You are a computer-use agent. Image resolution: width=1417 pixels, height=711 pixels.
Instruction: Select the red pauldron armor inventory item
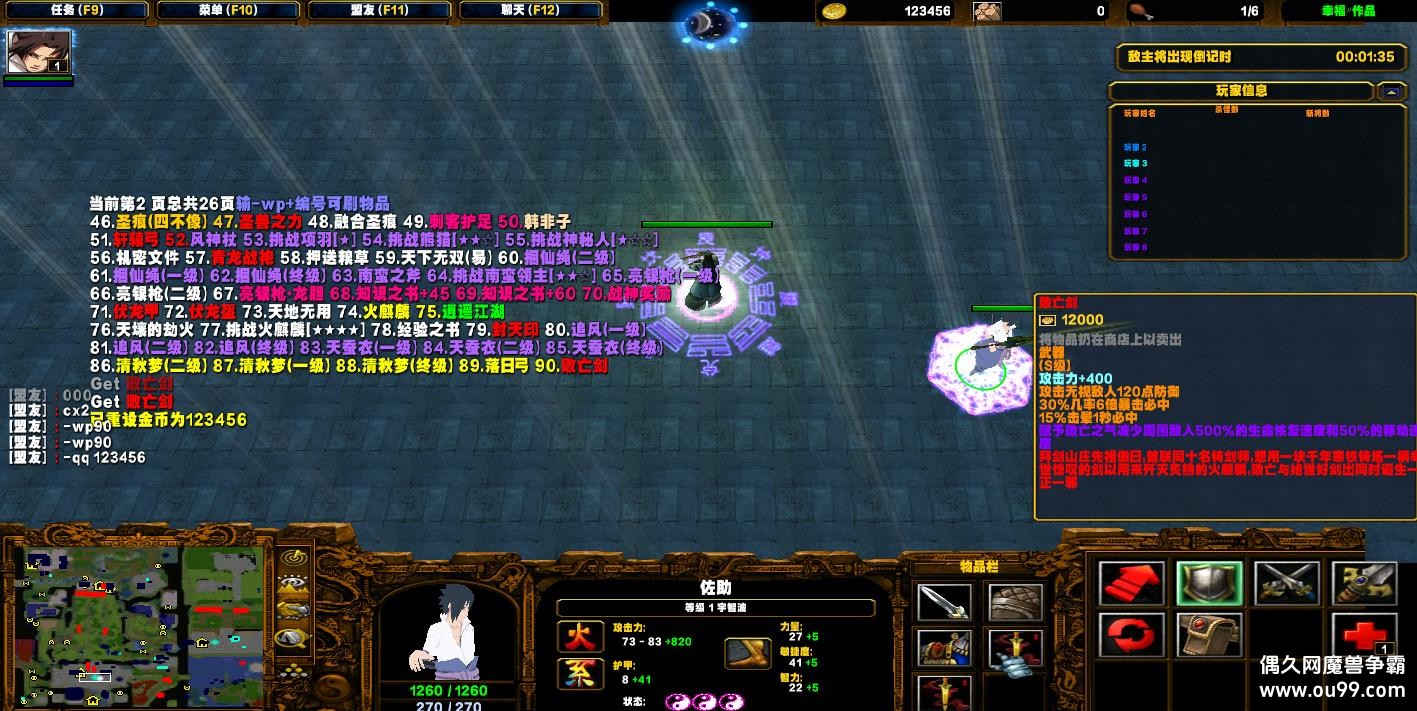click(943, 648)
